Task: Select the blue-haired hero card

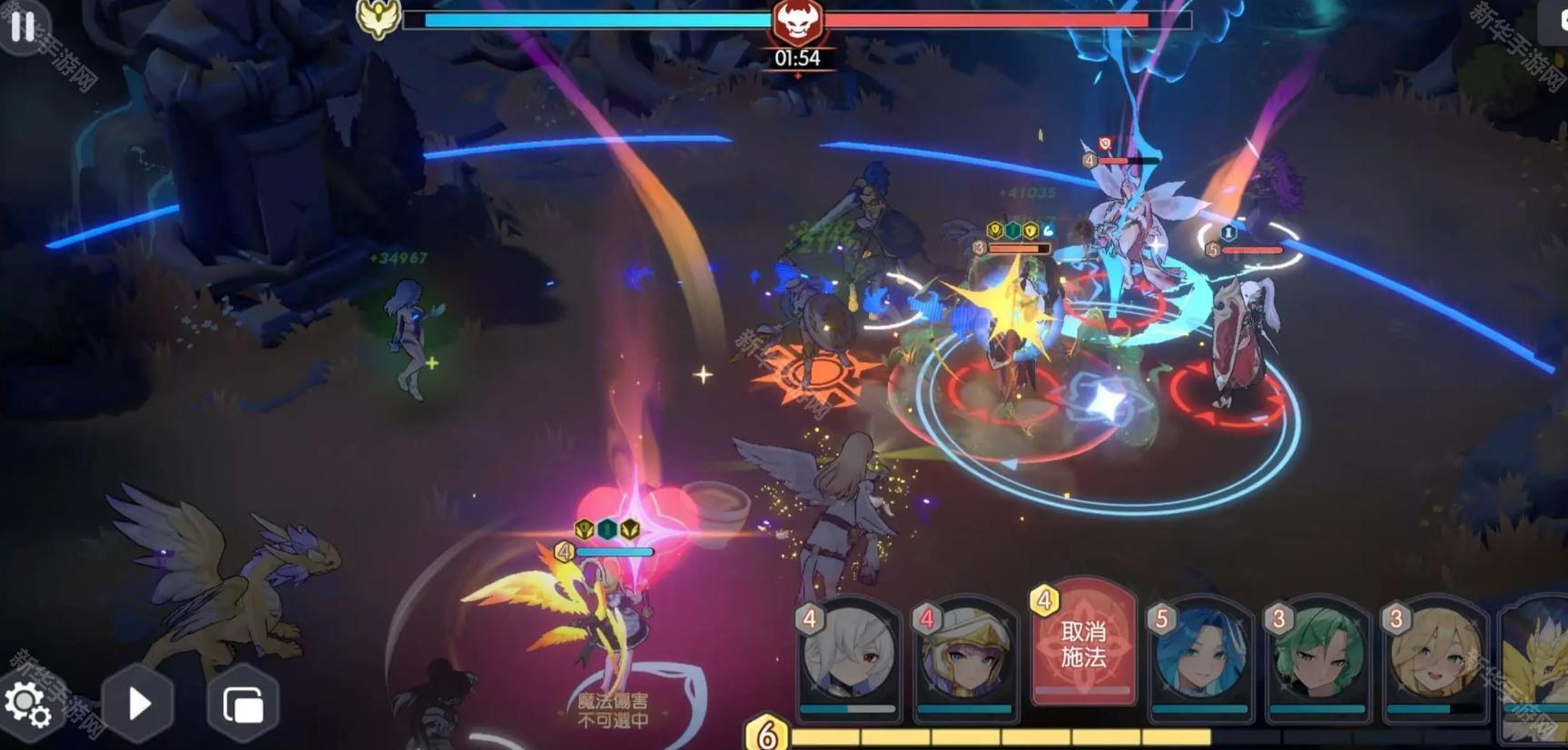Action: point(1200,656)
